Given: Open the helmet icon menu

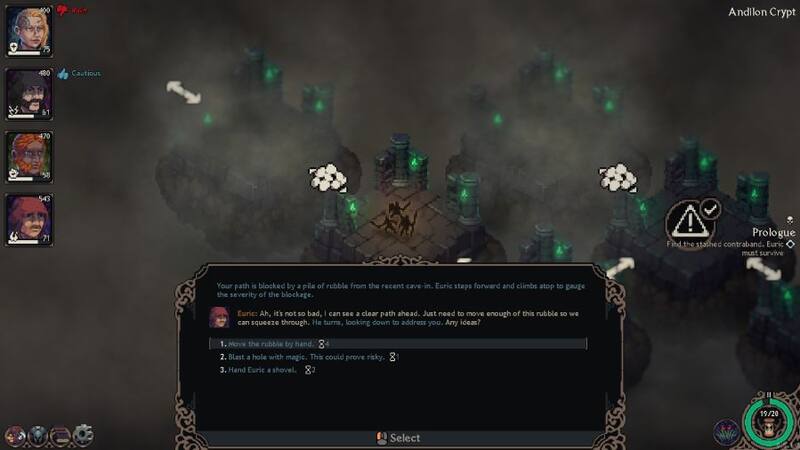Looking at the screenshot, I should pyautogui.click(x=38, y=435).
